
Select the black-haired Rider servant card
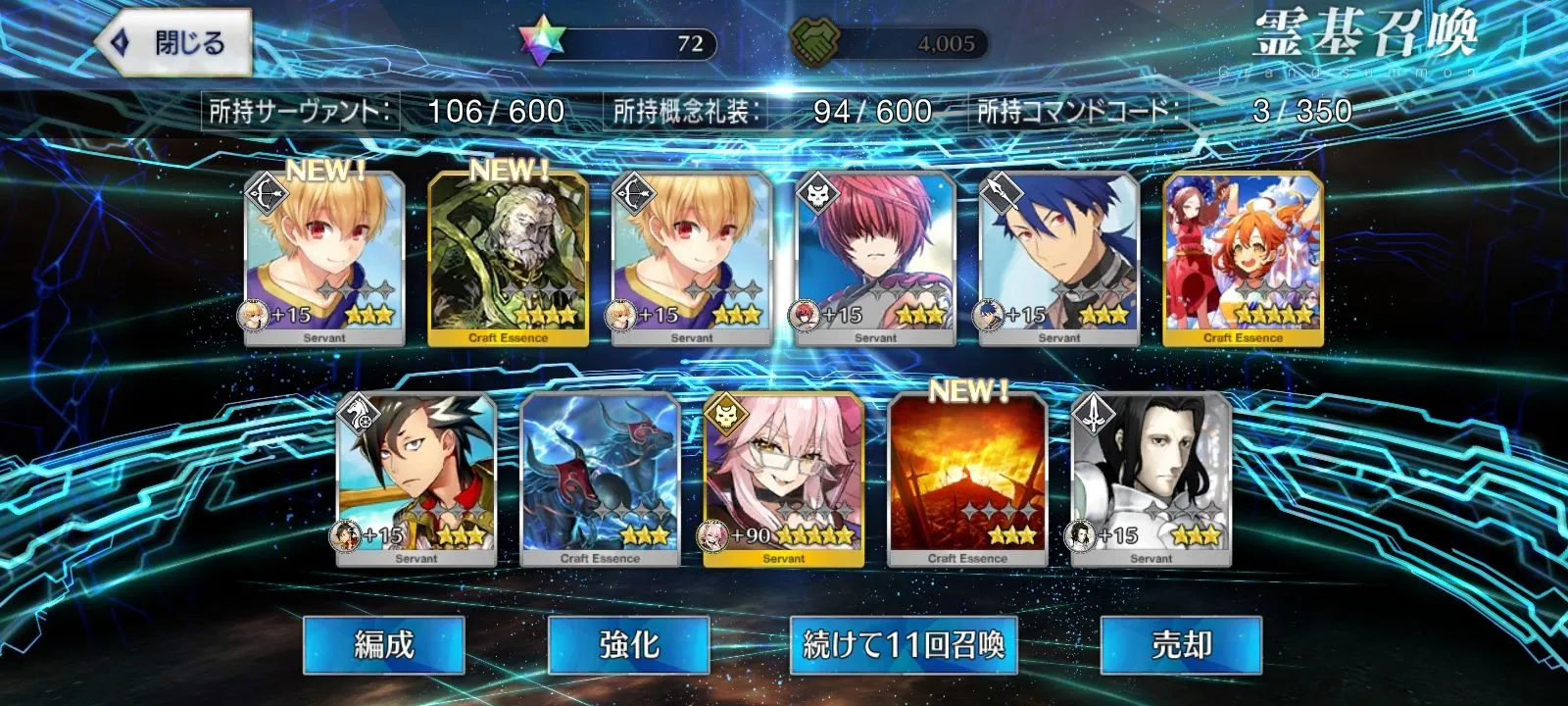click(416, 480)
